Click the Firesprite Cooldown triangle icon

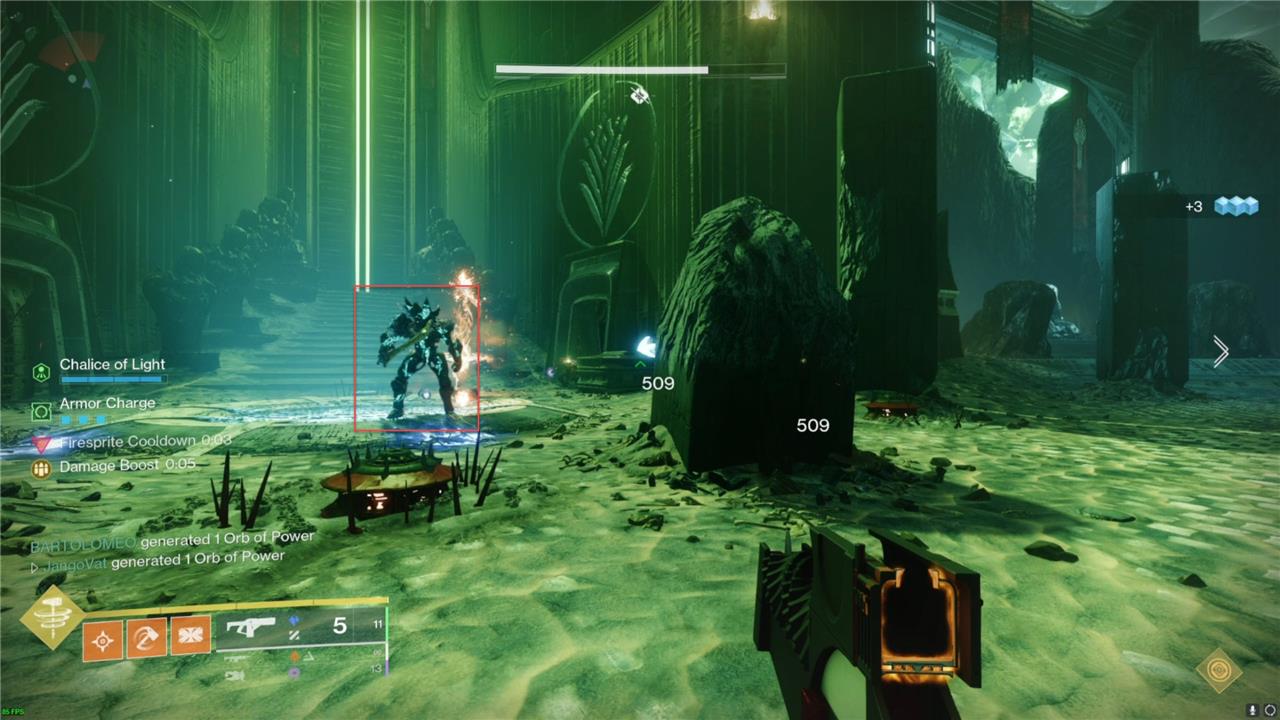pos(41,443)
